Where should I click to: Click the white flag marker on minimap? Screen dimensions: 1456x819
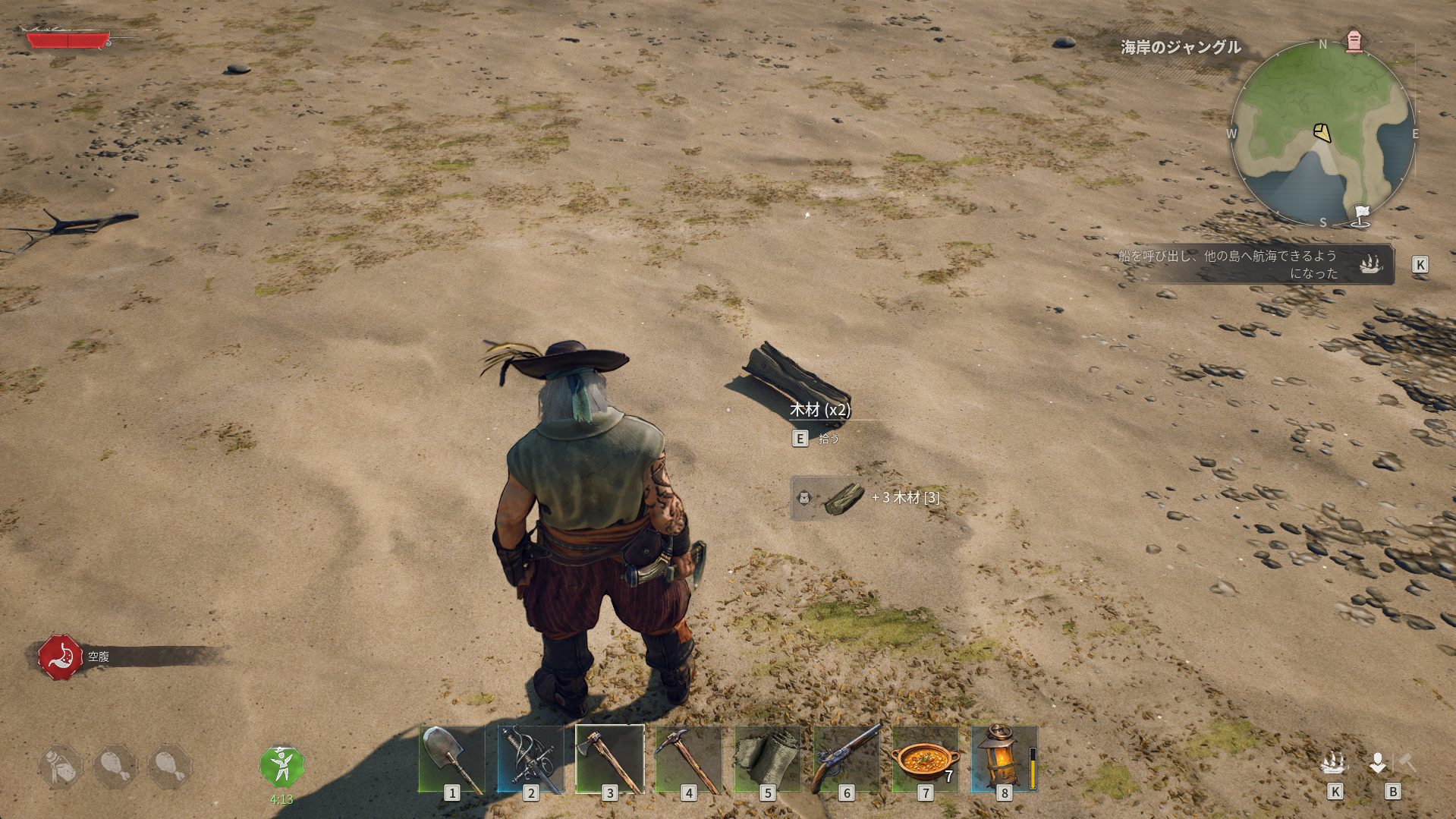(x=1362, y=215)
